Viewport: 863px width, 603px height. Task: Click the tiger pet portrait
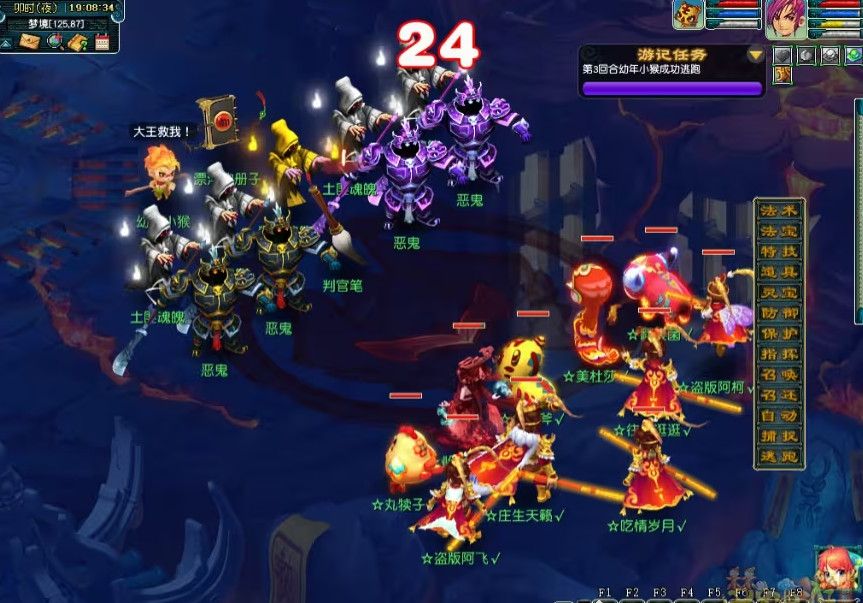coord(688,14)
